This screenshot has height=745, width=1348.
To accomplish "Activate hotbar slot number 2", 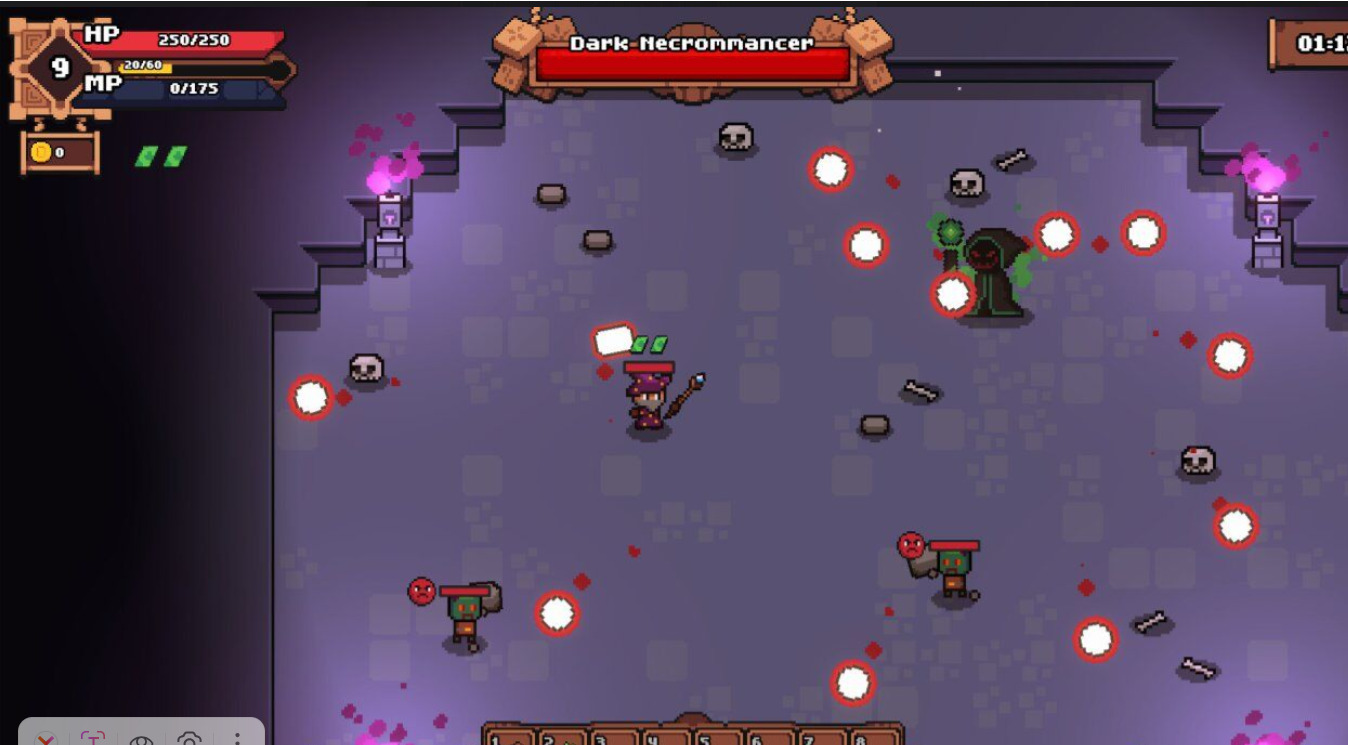I will (560, 738).
